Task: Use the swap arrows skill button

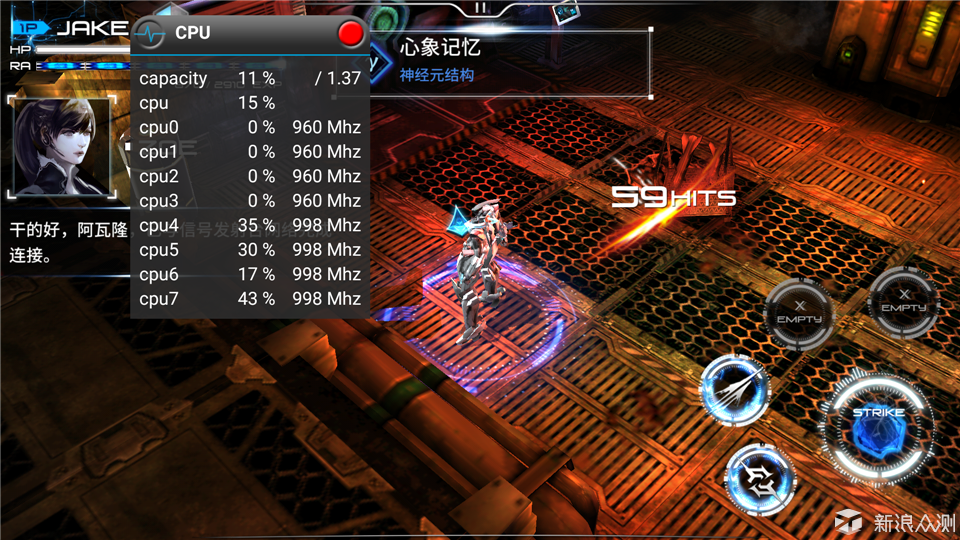Action: 759,477
